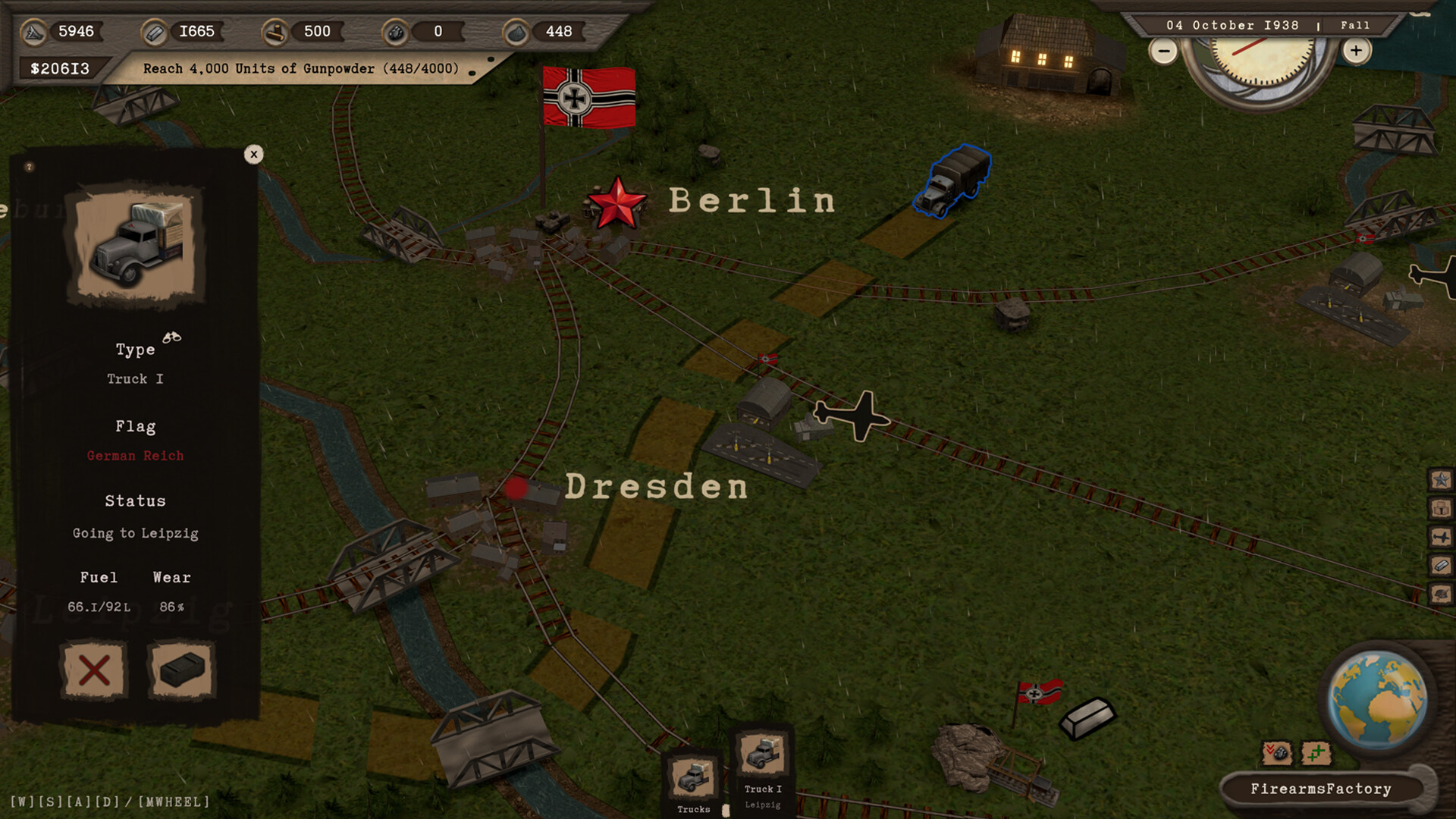Cancel the truck route with red X

coord(93,670)
